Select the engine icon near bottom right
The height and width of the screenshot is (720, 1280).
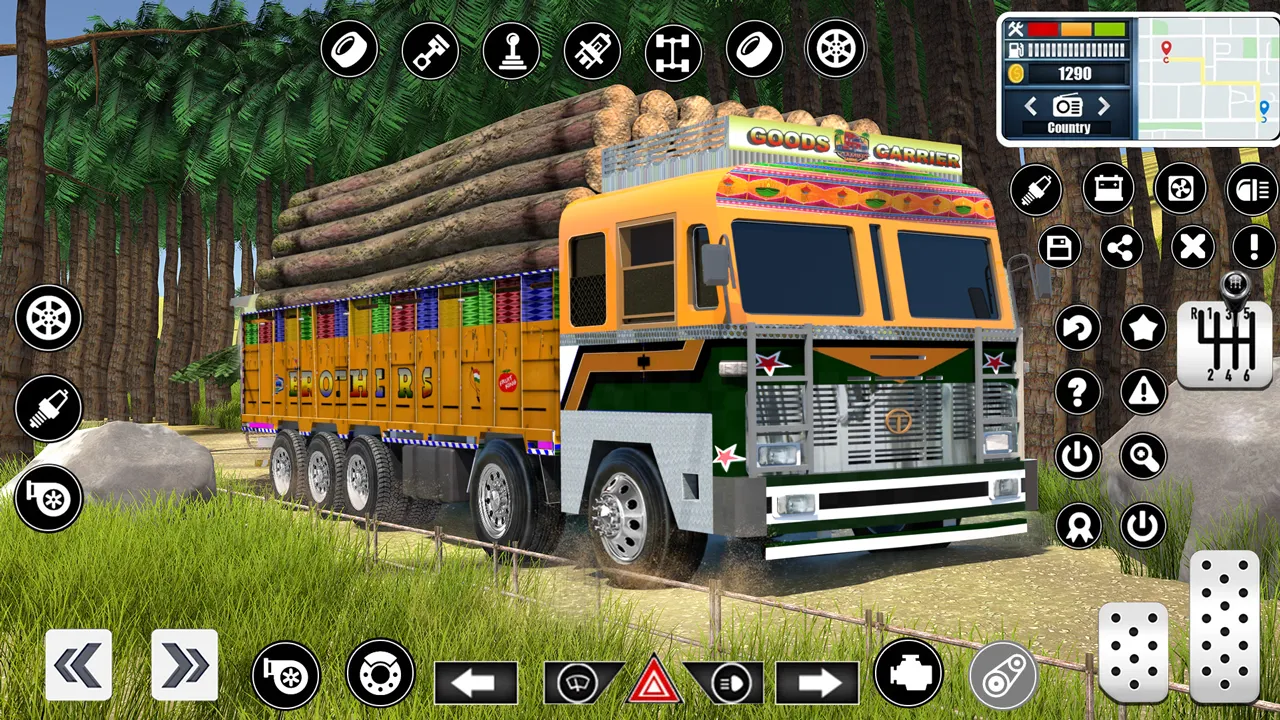tap(908, 678)
